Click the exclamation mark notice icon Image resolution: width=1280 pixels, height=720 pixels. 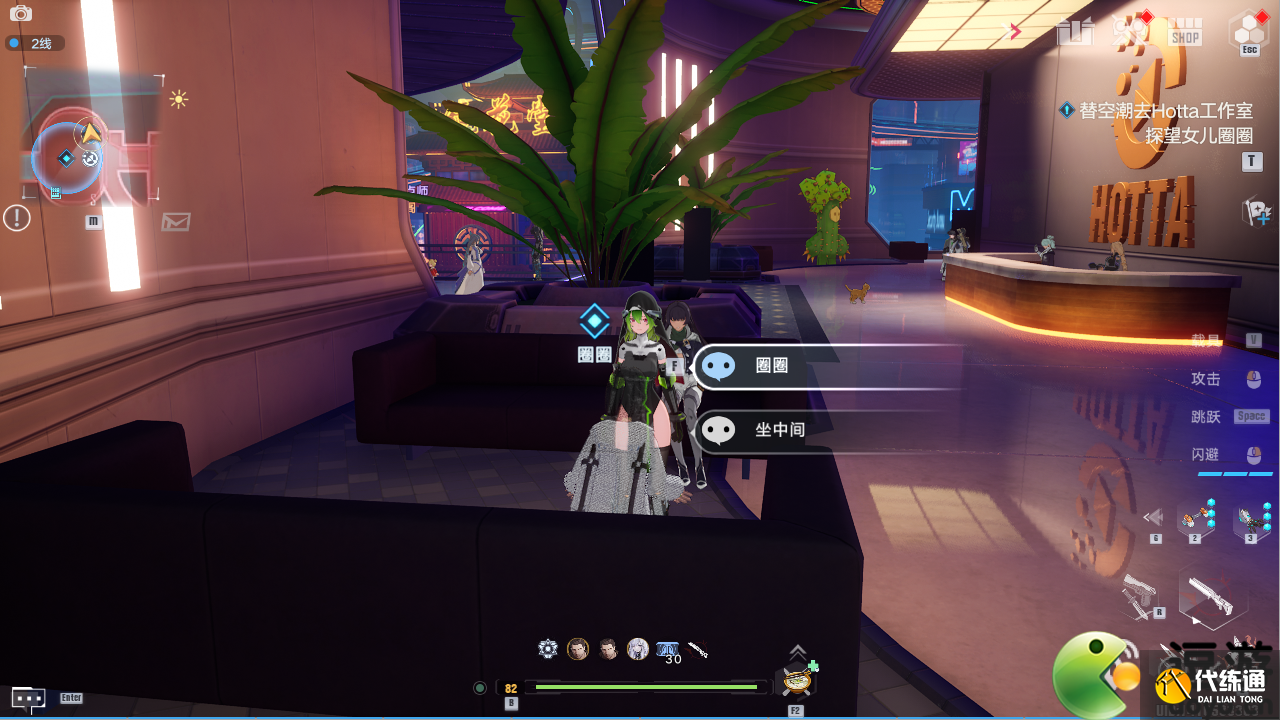tap(17, 217)
